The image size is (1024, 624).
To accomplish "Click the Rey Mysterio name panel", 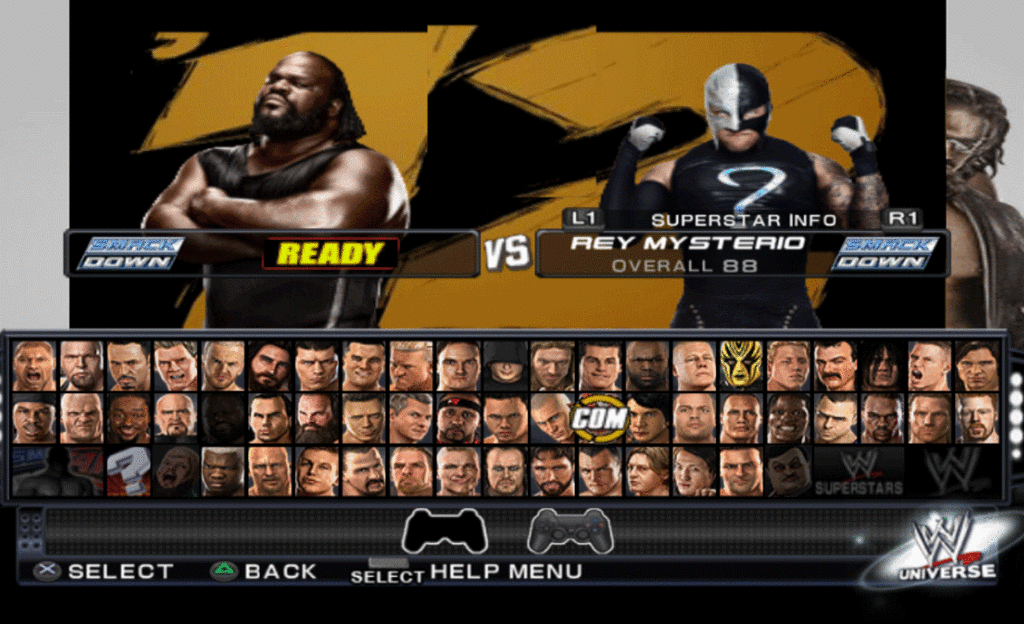I will point(686,252).
